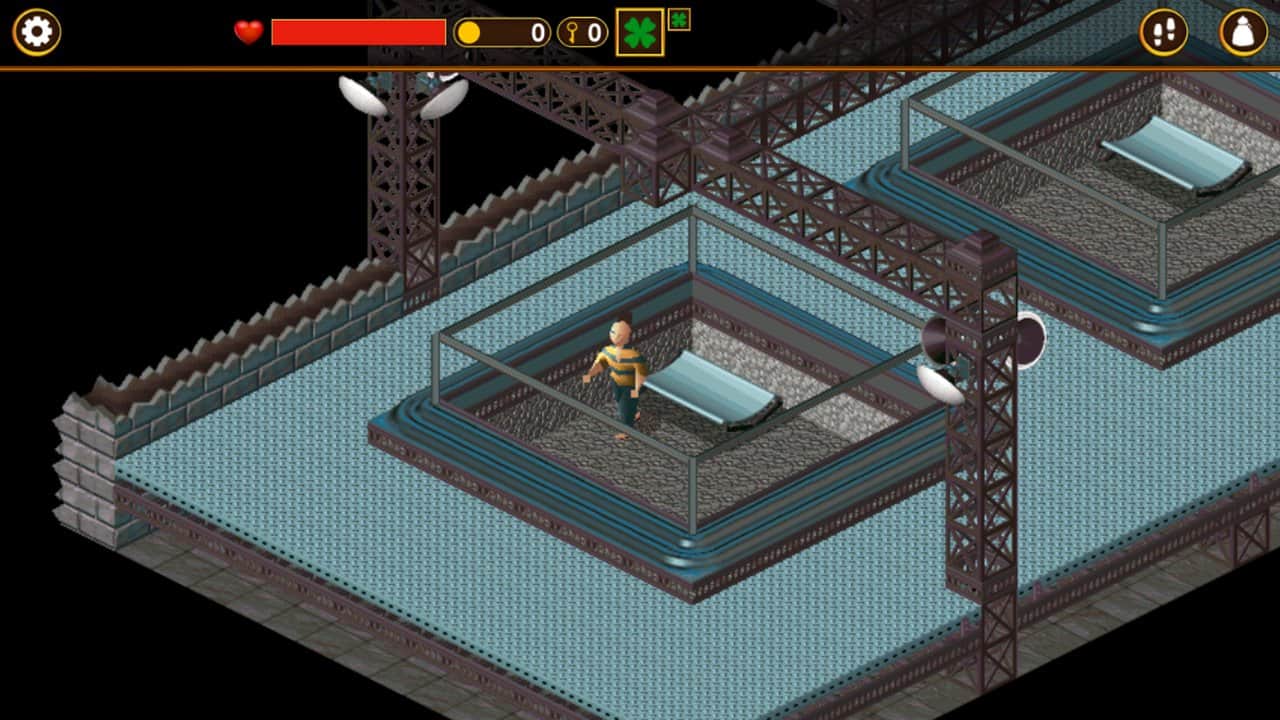Open the settings gear menu
Screen dimensions: 1280x720
coord(35,33)
